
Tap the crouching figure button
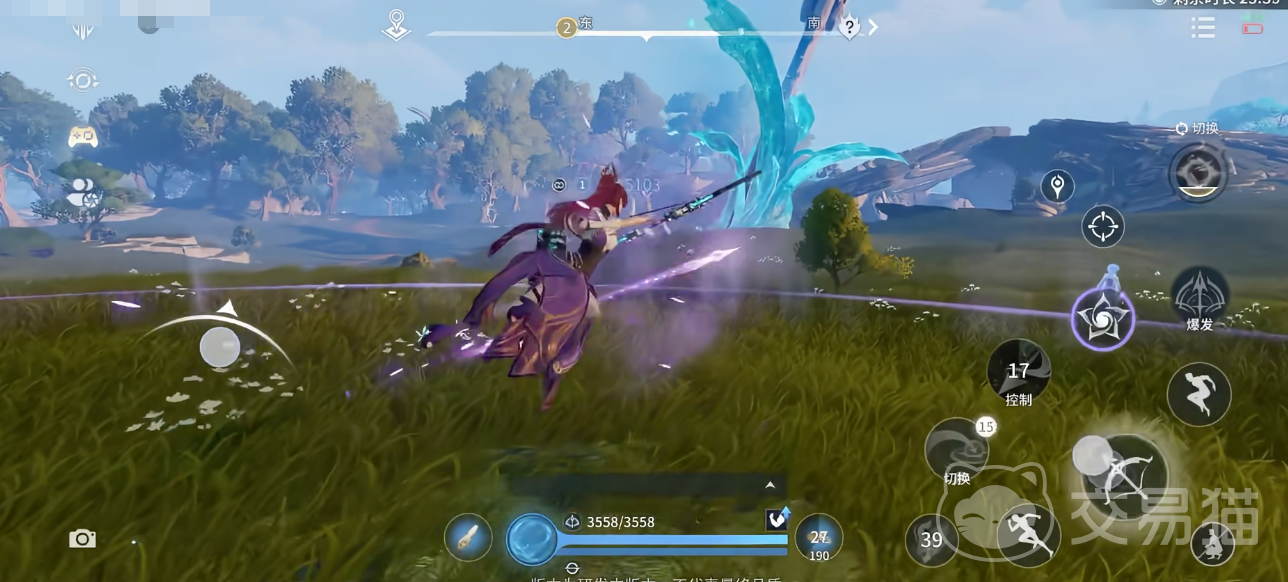[x=1212, y=543]
